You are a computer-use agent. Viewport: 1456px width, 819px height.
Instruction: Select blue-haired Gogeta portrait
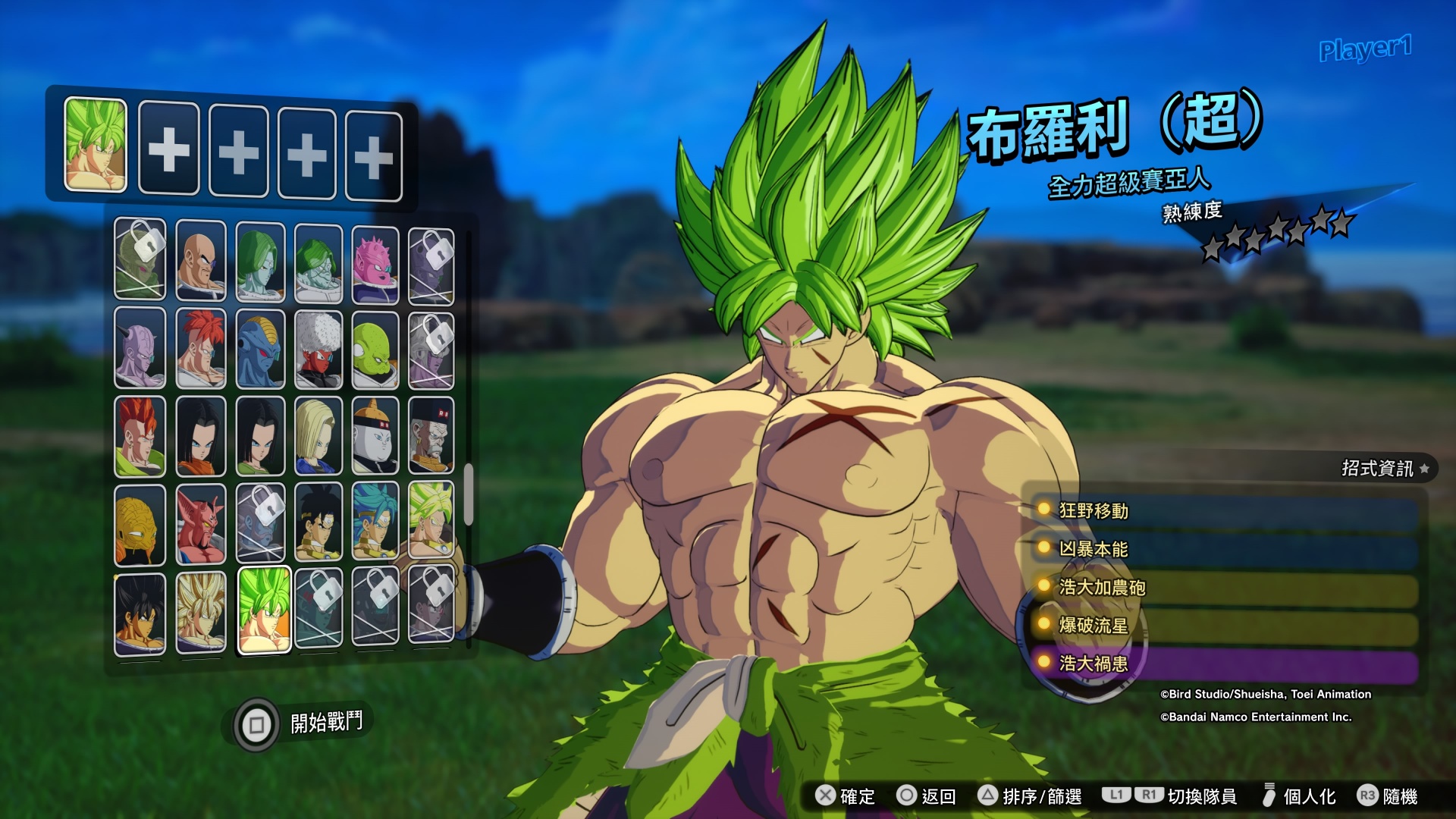375,522
